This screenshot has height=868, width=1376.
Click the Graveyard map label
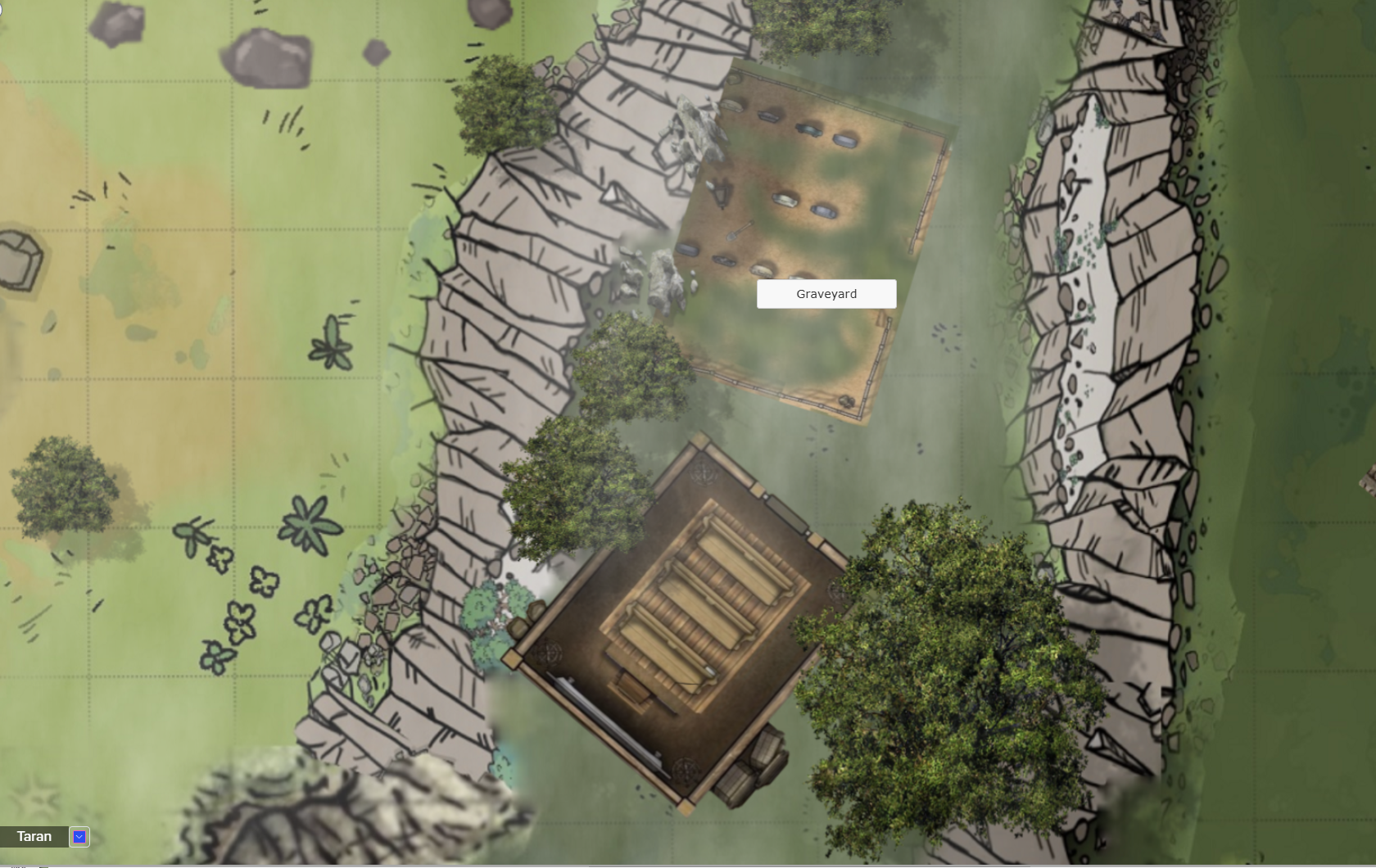coord(826,294)
